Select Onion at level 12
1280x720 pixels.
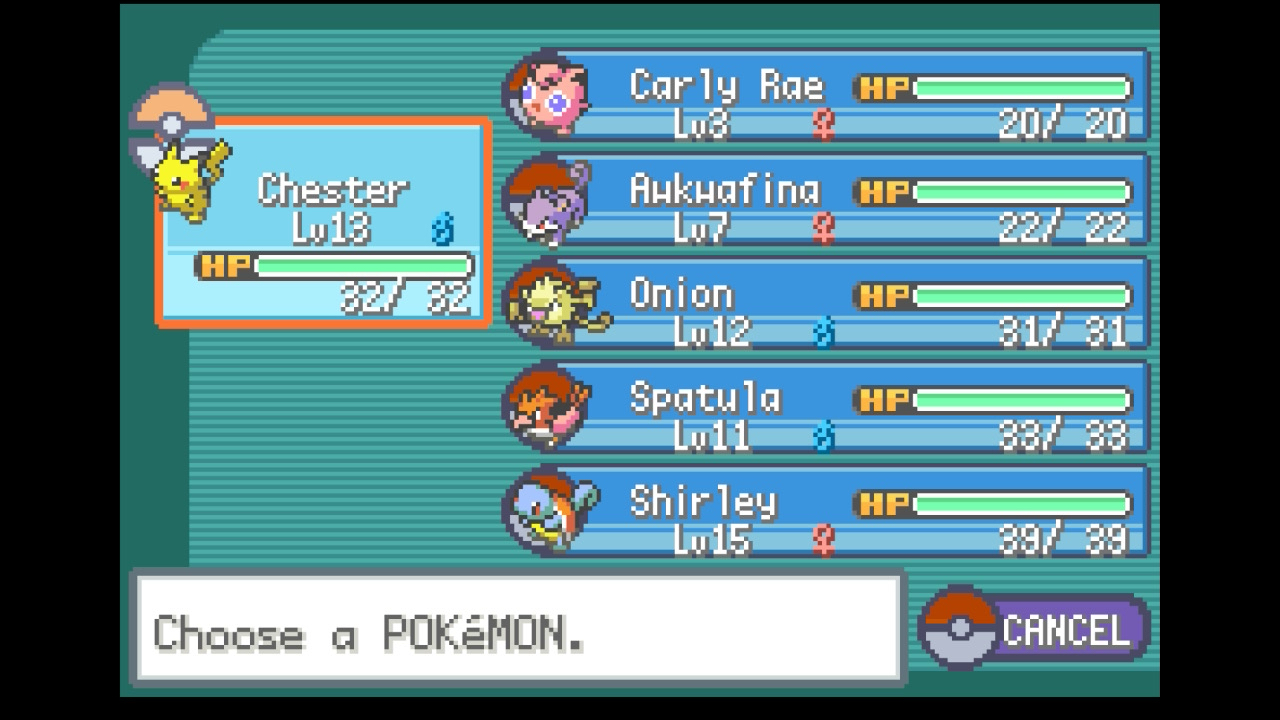pos(840,305)
